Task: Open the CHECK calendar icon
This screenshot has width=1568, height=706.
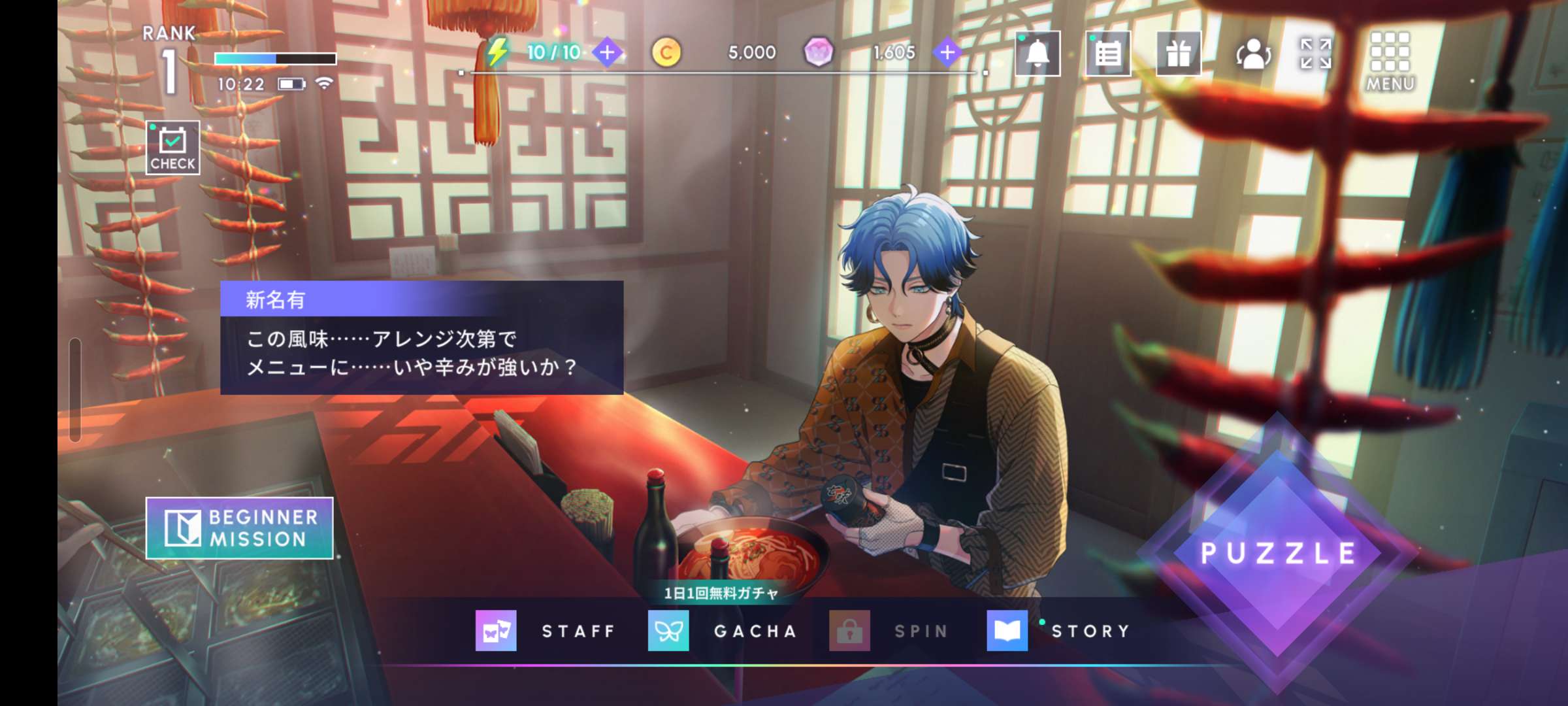Action: 172,148
